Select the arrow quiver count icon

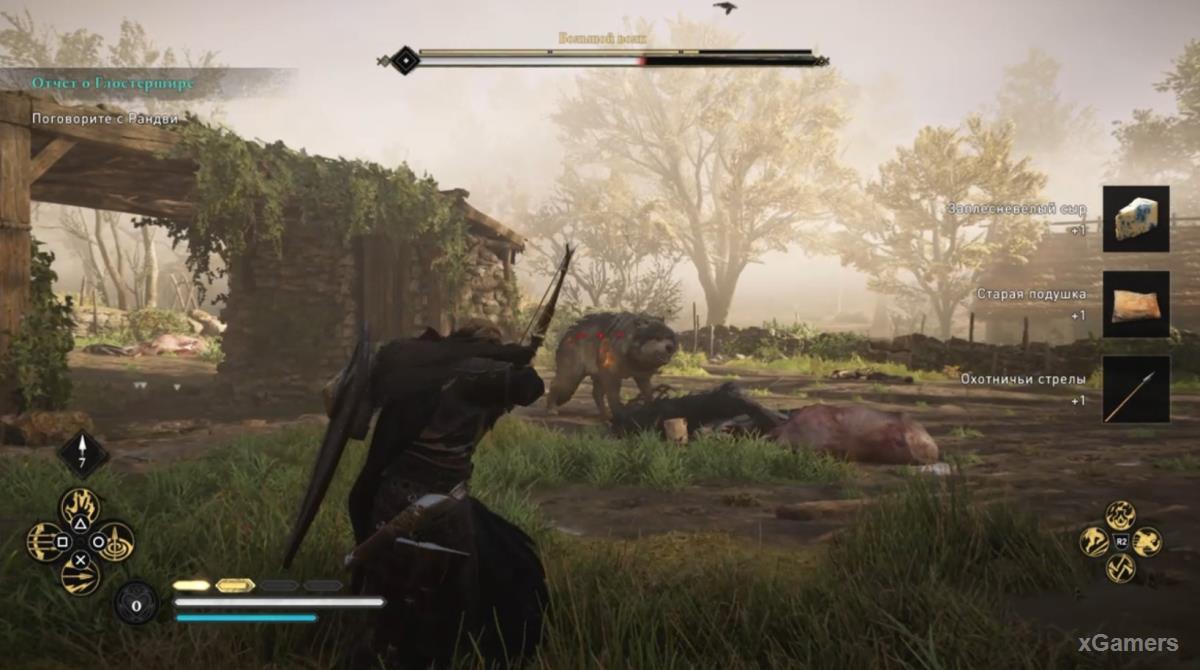82,453
